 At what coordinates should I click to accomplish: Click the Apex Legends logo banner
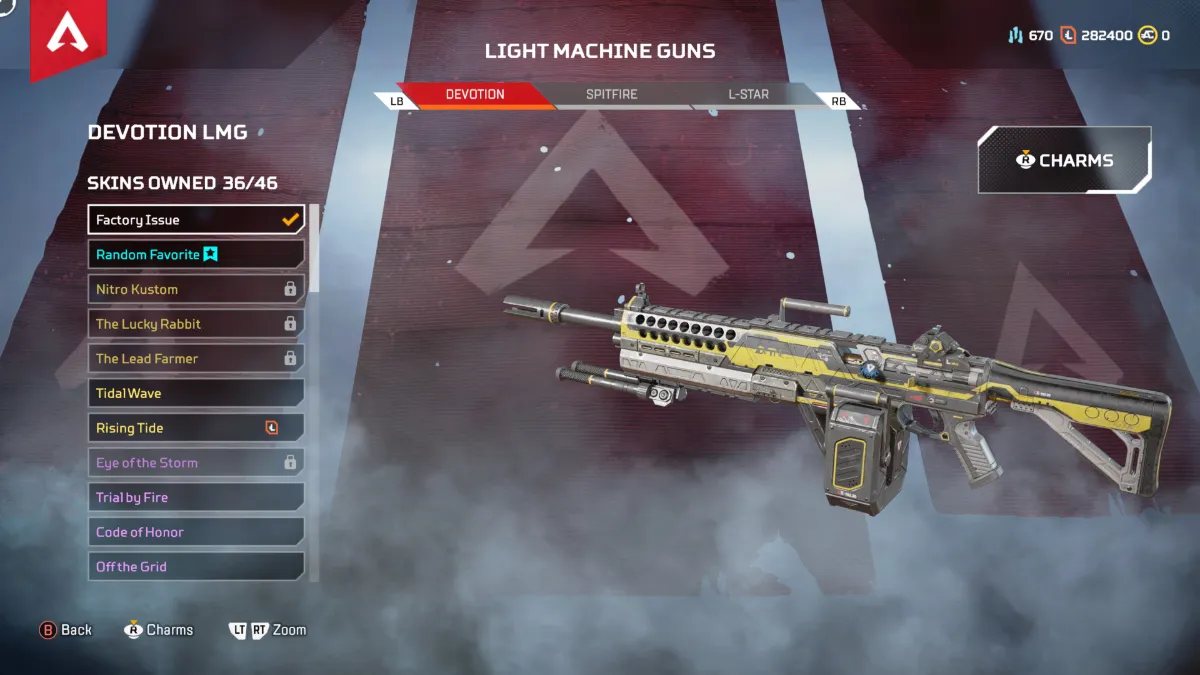[68, 36]
